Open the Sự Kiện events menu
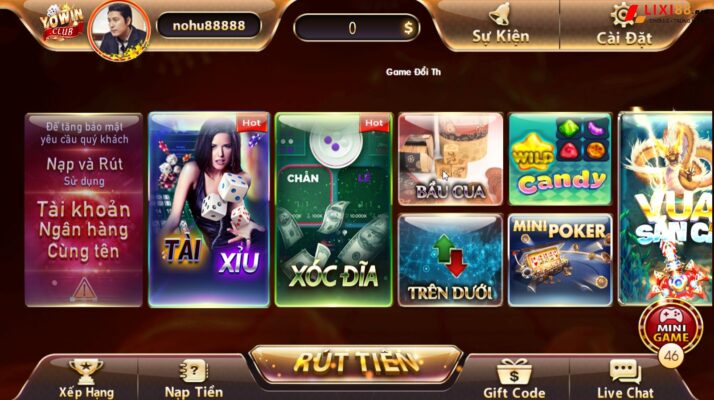 [x=500, y=25]
